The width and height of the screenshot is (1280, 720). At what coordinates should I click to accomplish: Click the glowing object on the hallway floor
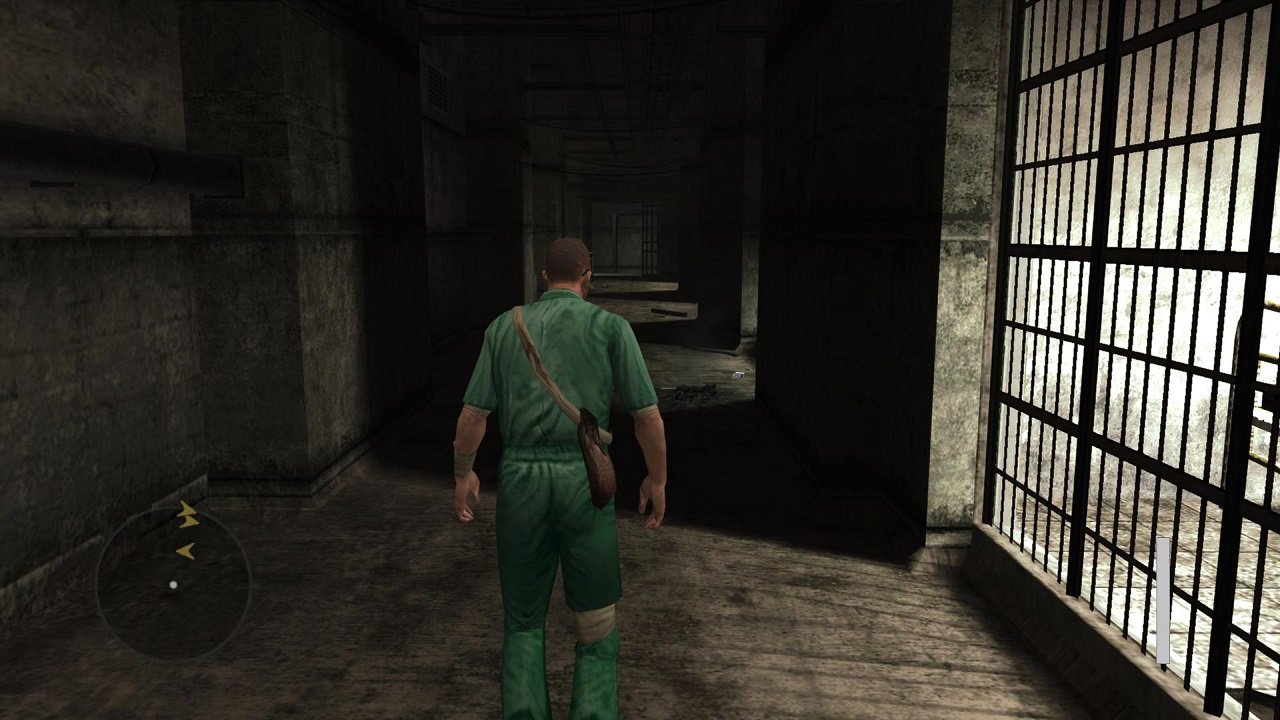737,374
